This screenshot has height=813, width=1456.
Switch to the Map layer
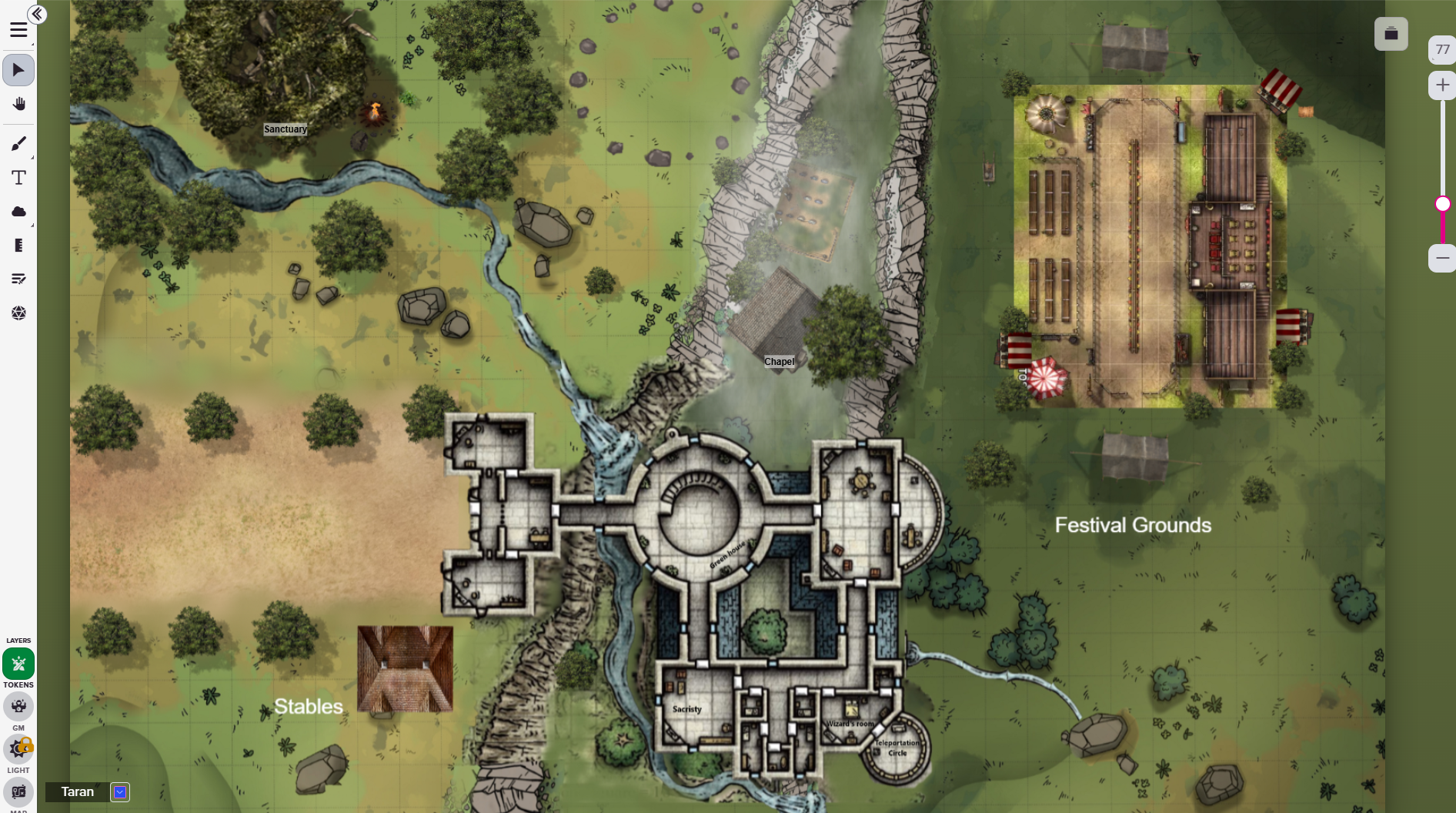(18, 791)
